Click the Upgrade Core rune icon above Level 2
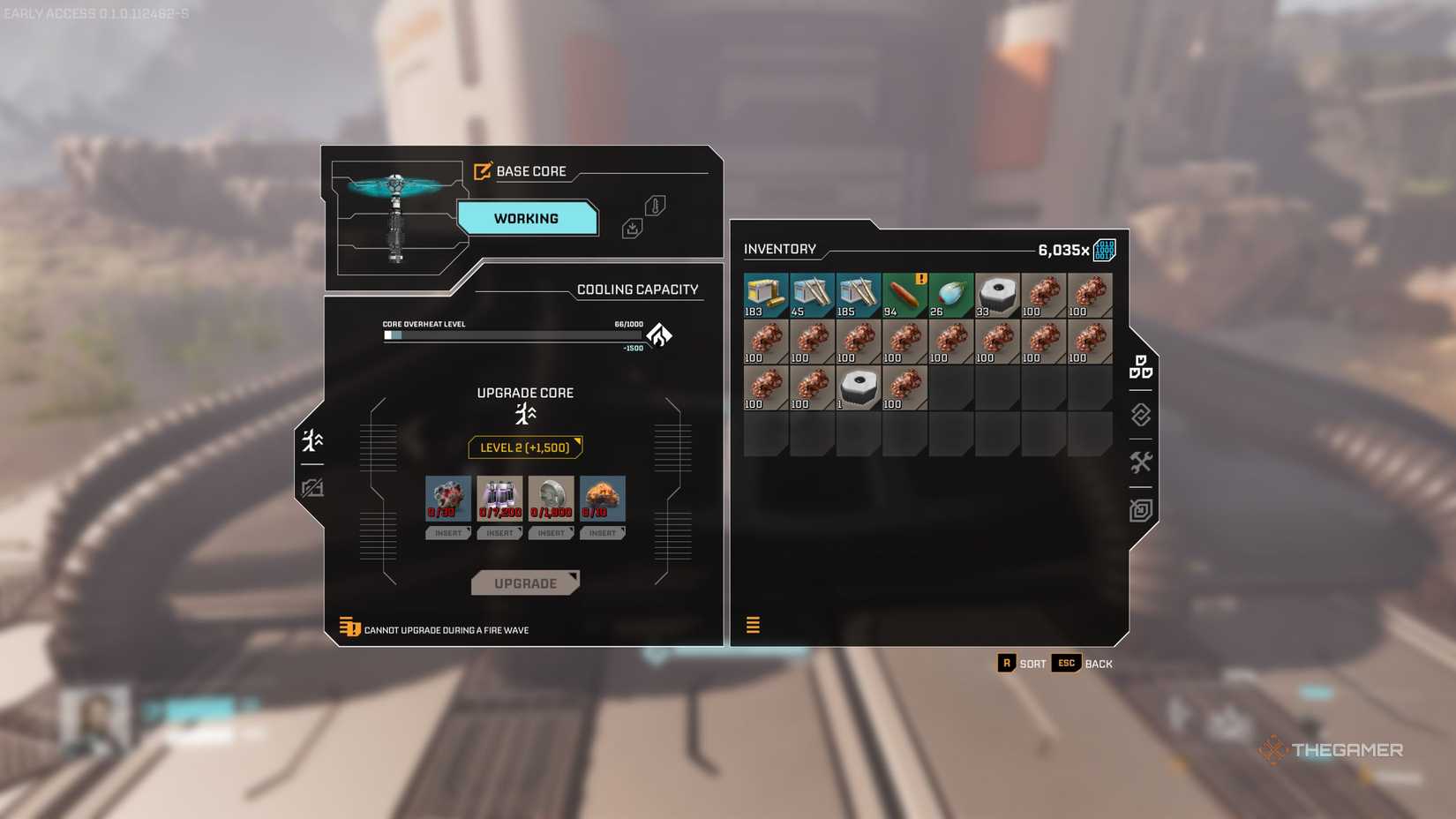 click(525, 412)
